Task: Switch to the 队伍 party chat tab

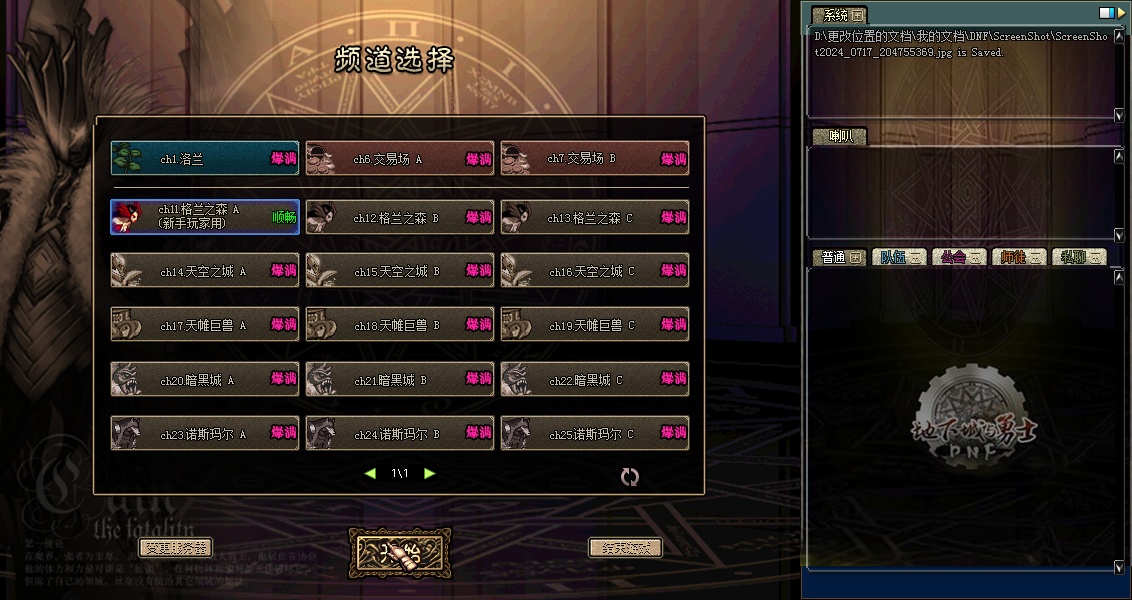Action: (898, 257)
